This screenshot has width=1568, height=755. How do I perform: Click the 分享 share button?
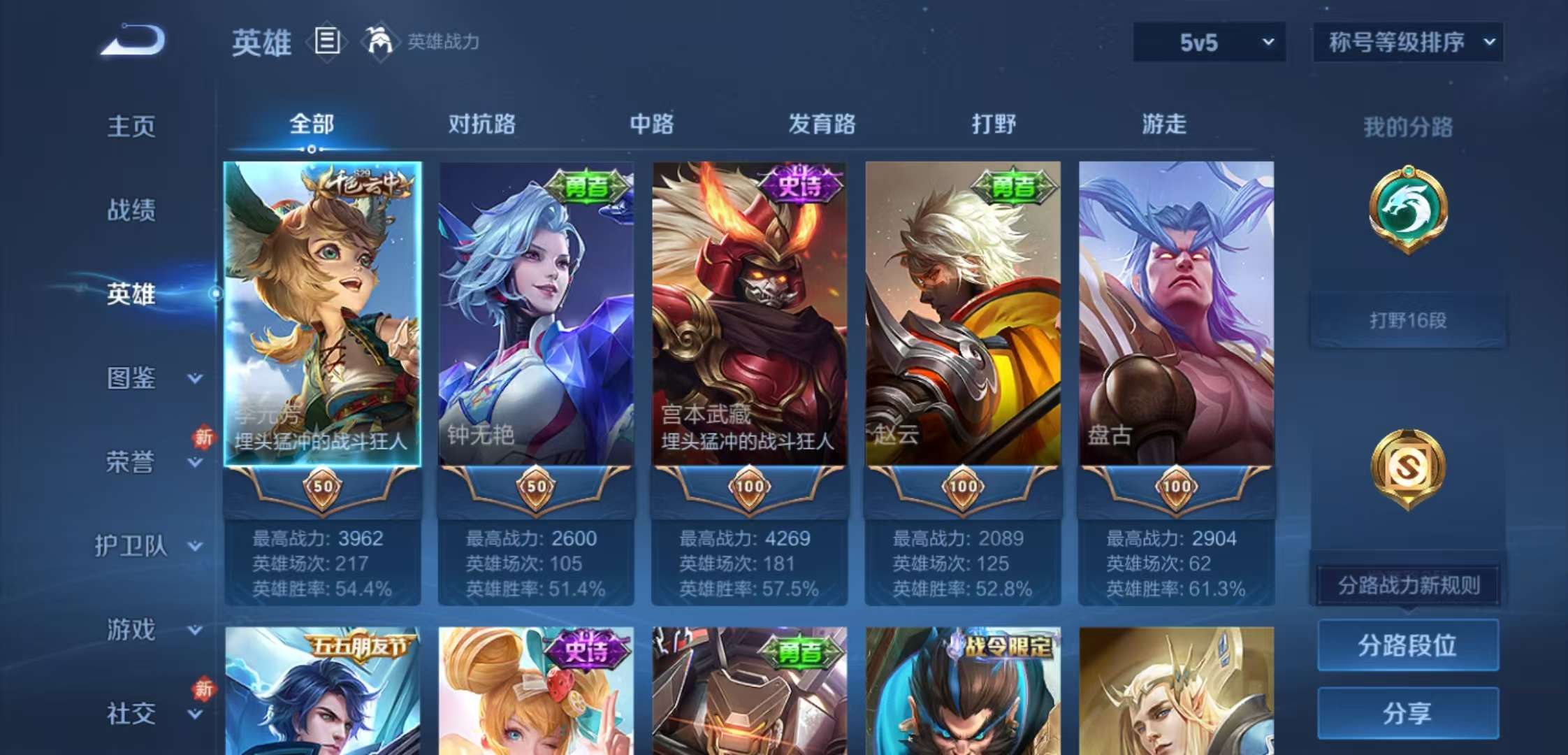click(x=1407, y=714)
